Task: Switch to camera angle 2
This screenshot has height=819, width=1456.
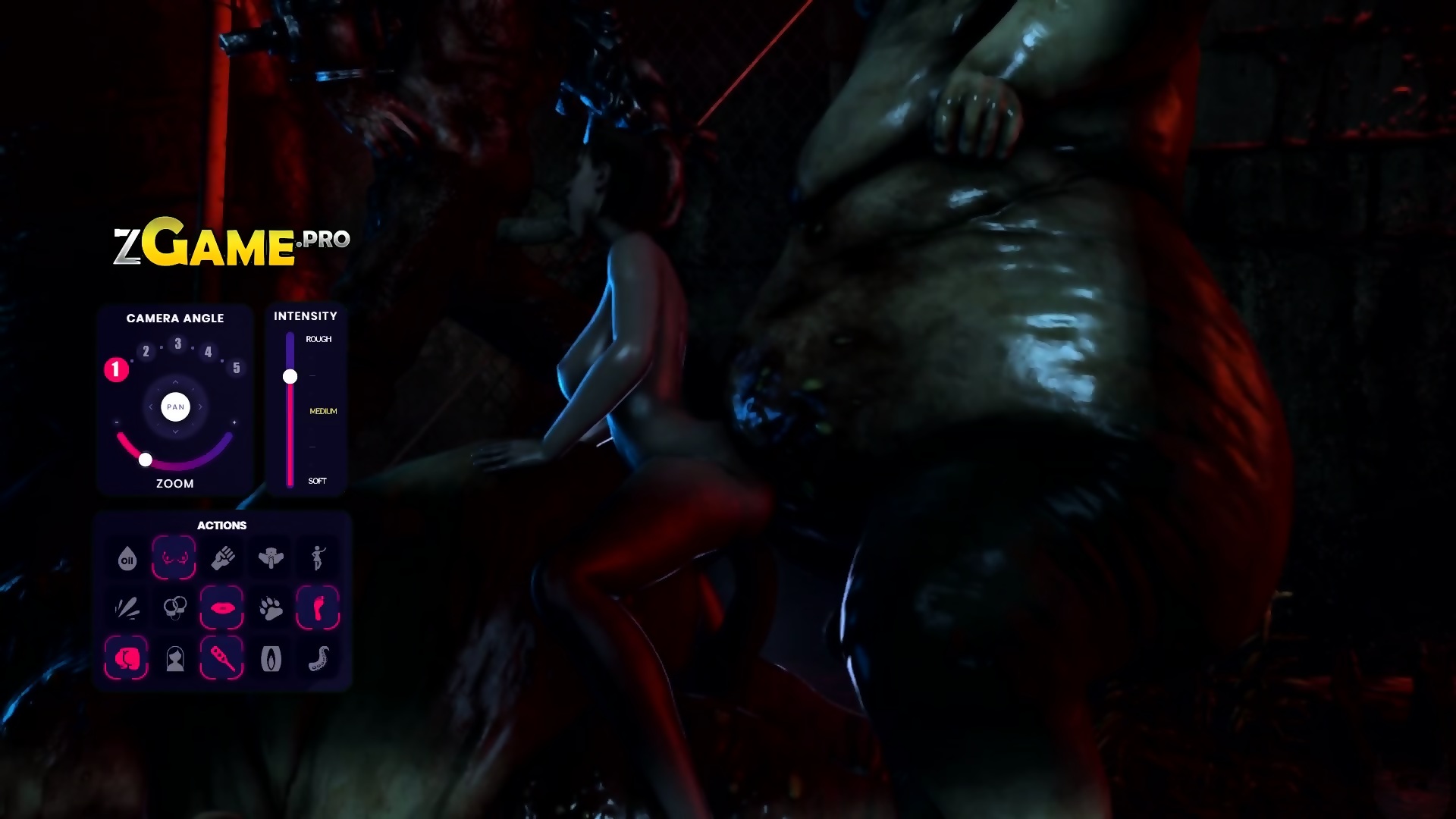Action: pyautogui.click(x=146, y=351)
